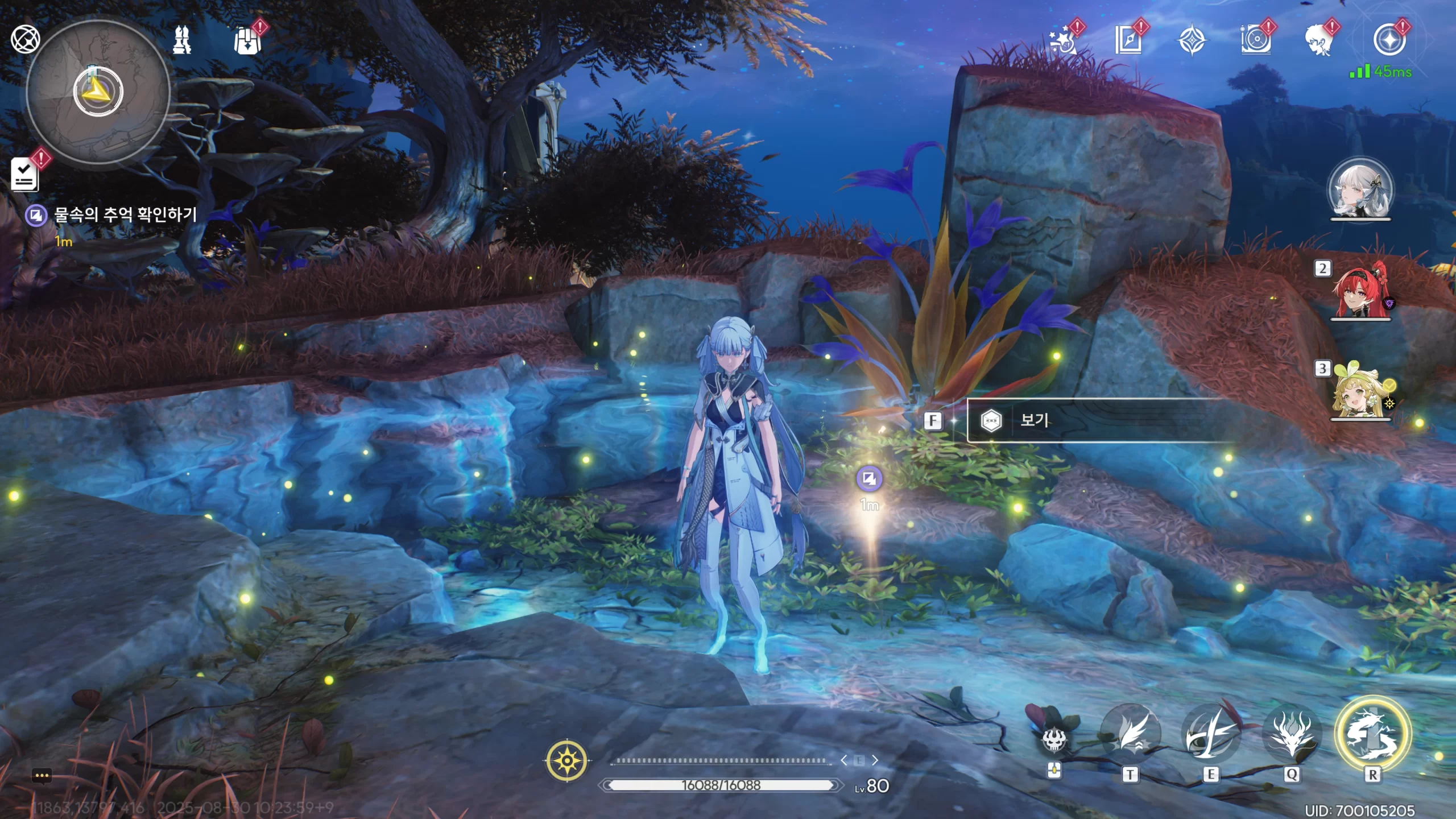The width and height of the screenshot is (1456, 819).
Task: Open the disc-shaped battle pass icon
Action: tap(1255, 41)
